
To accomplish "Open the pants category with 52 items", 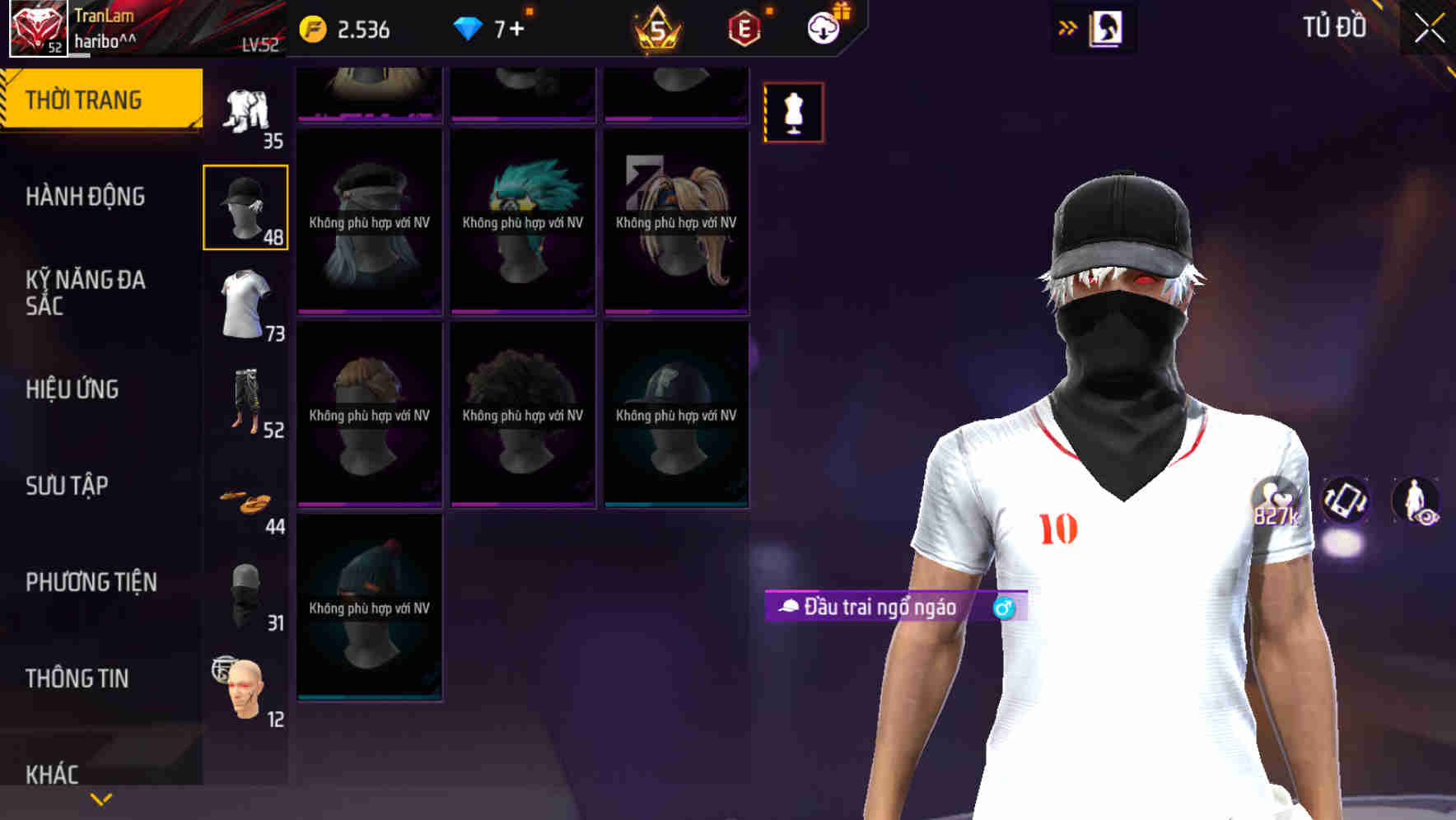I will [x=245, y=403].
